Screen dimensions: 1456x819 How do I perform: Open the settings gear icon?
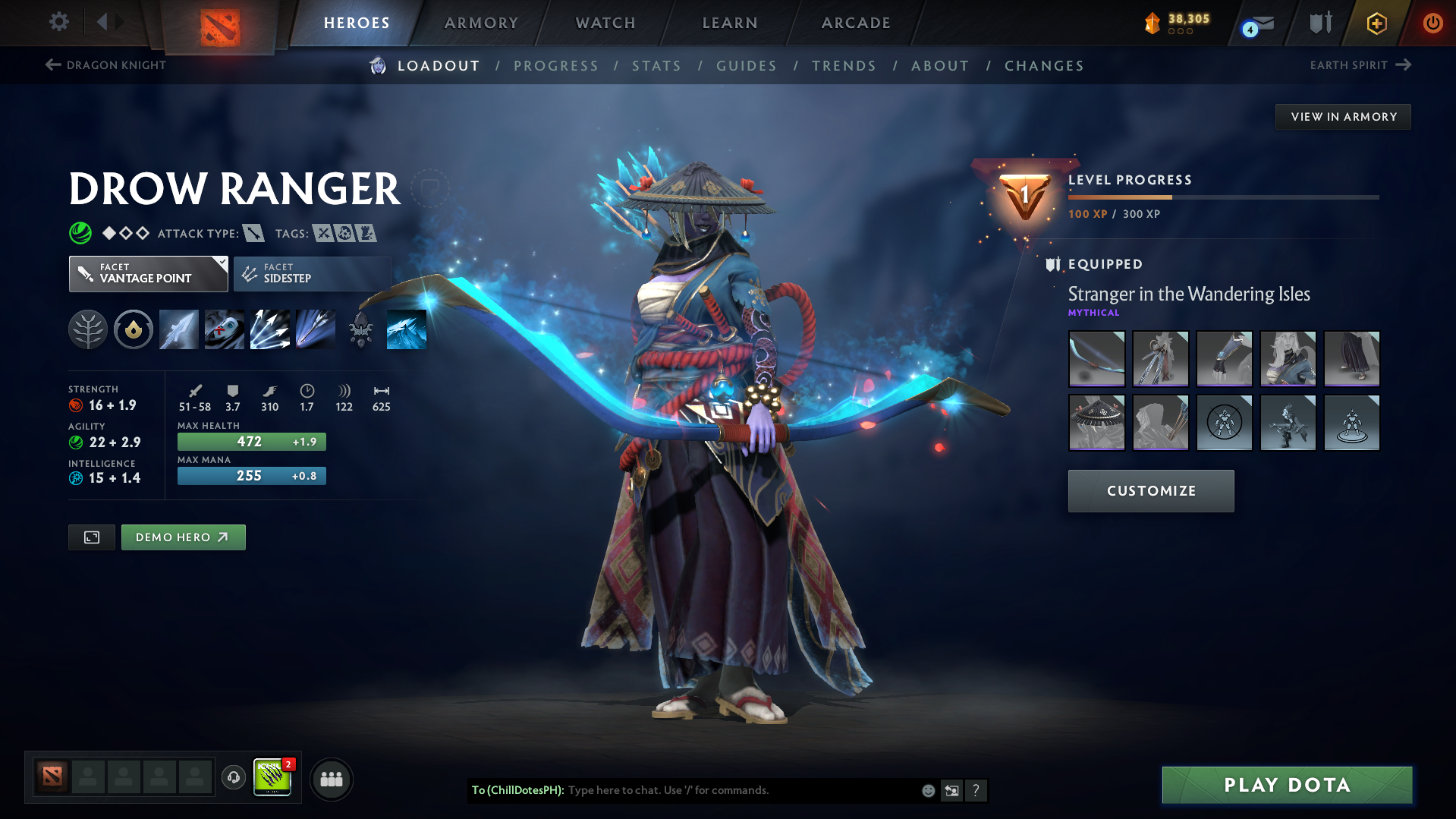click(58, 23)
